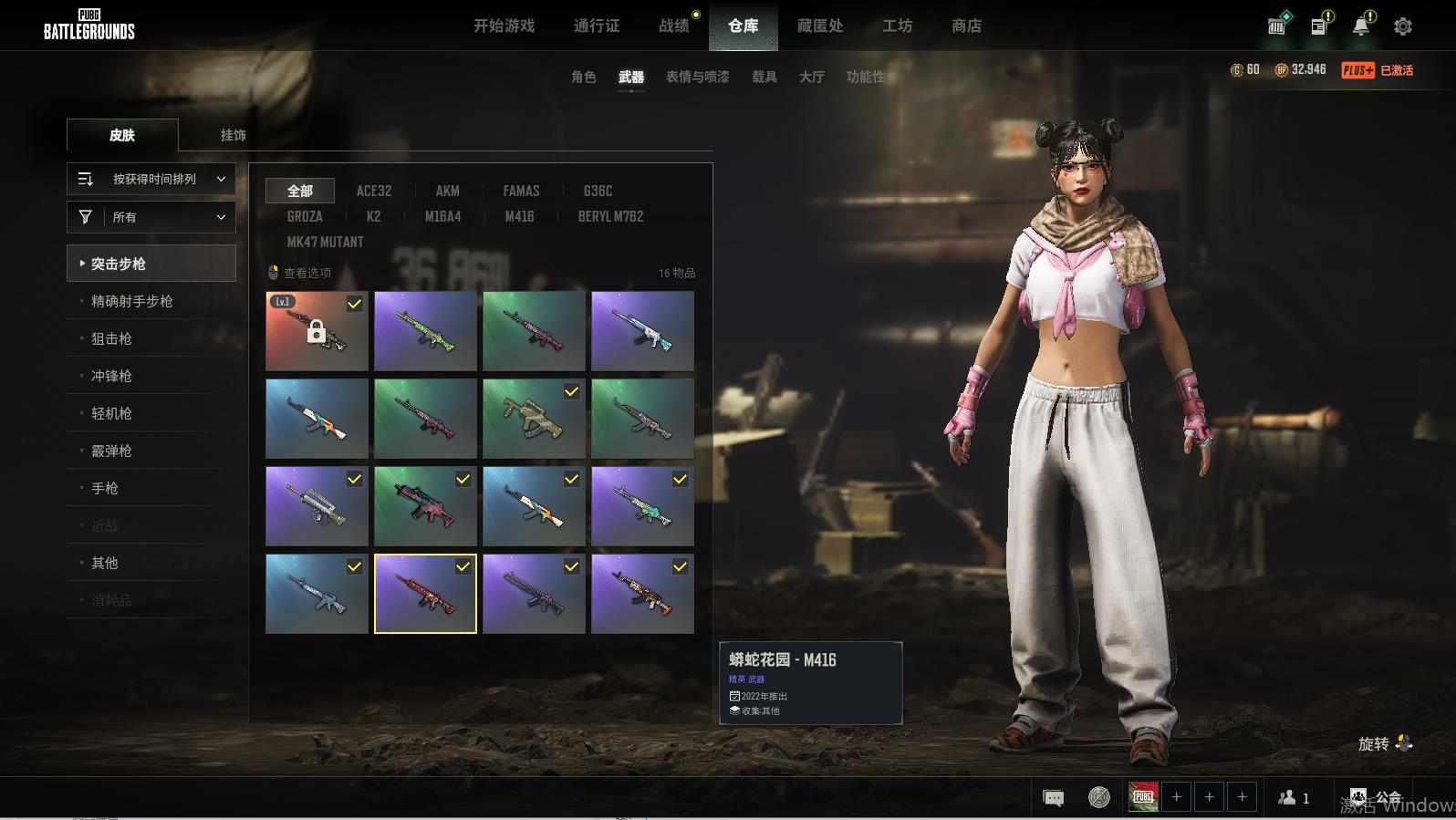The width and height of the screenshot is (1456, 820).
Task: Open the 商店 shop menu
Action: click(x=966, y=26)
